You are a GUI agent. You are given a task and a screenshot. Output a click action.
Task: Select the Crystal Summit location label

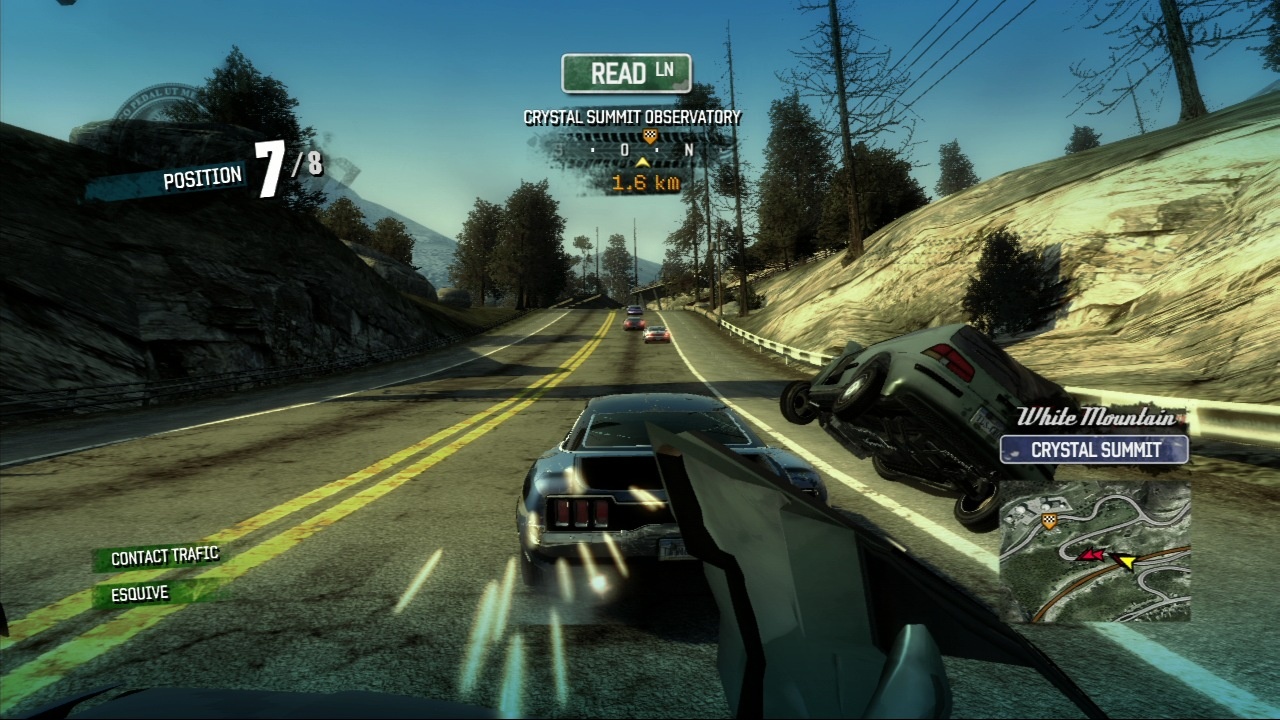click(1094, 450)
